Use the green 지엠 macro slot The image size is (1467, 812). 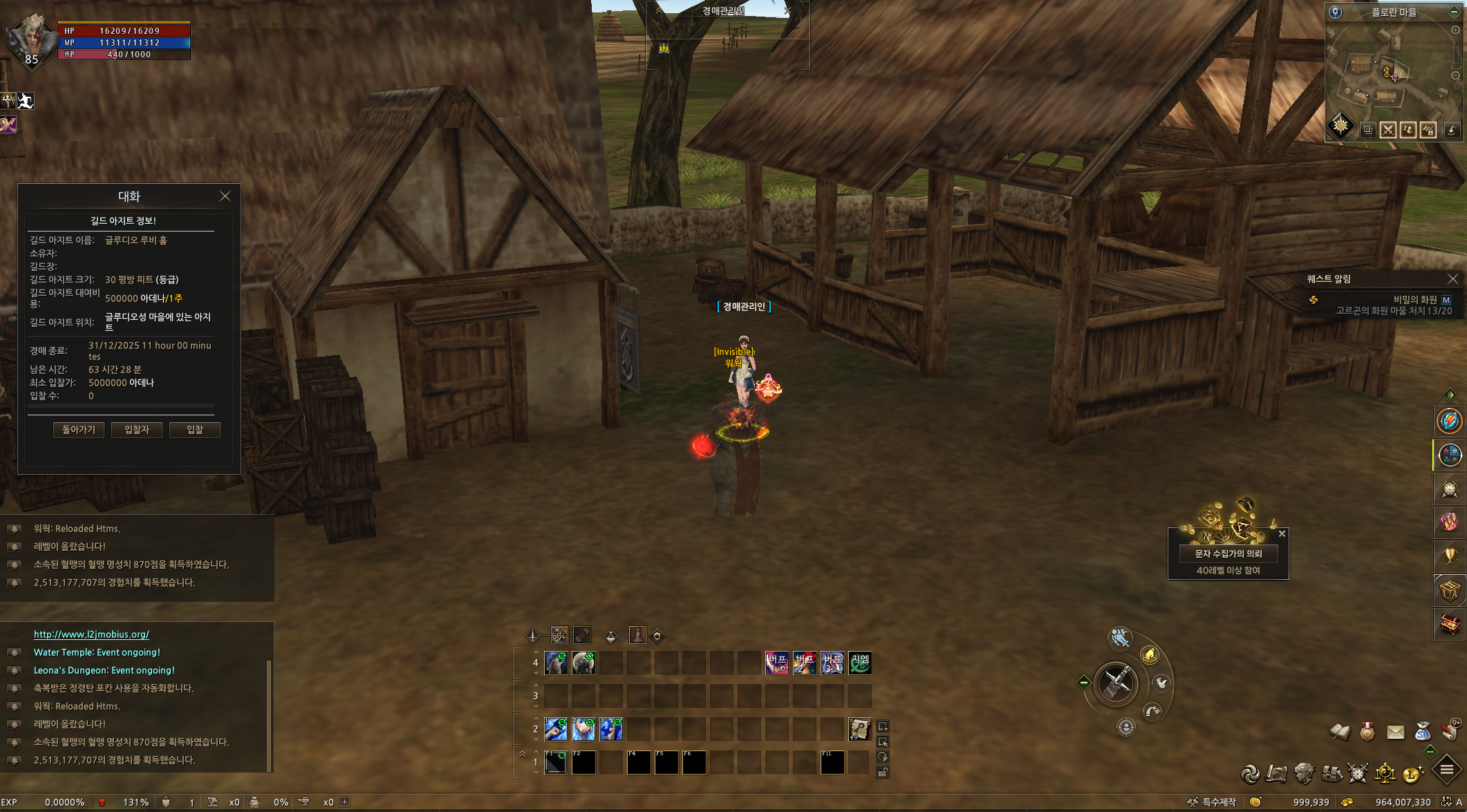click(860, 663)
